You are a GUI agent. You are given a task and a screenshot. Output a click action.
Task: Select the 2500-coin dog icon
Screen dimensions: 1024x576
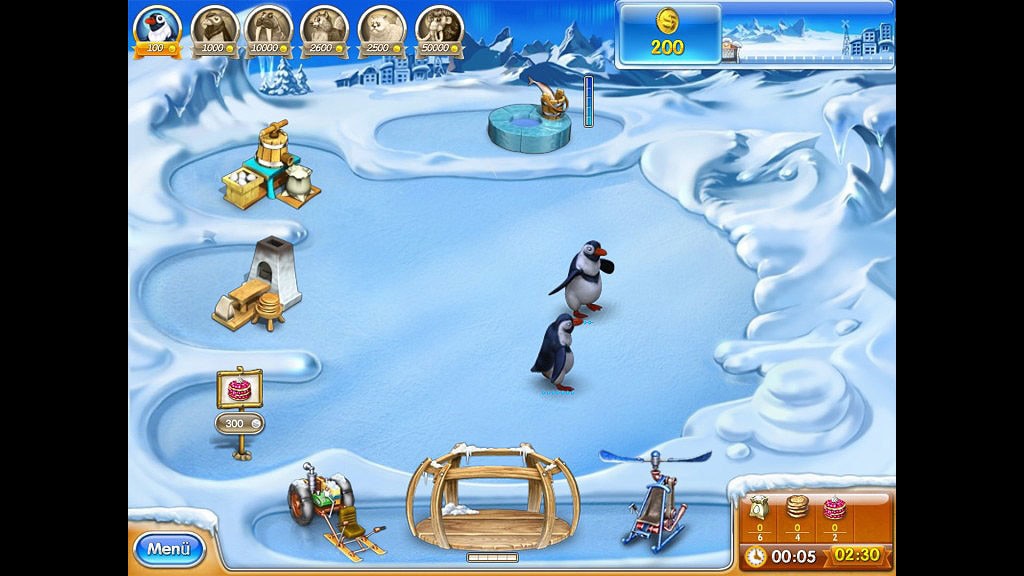(x=381, y=27)
